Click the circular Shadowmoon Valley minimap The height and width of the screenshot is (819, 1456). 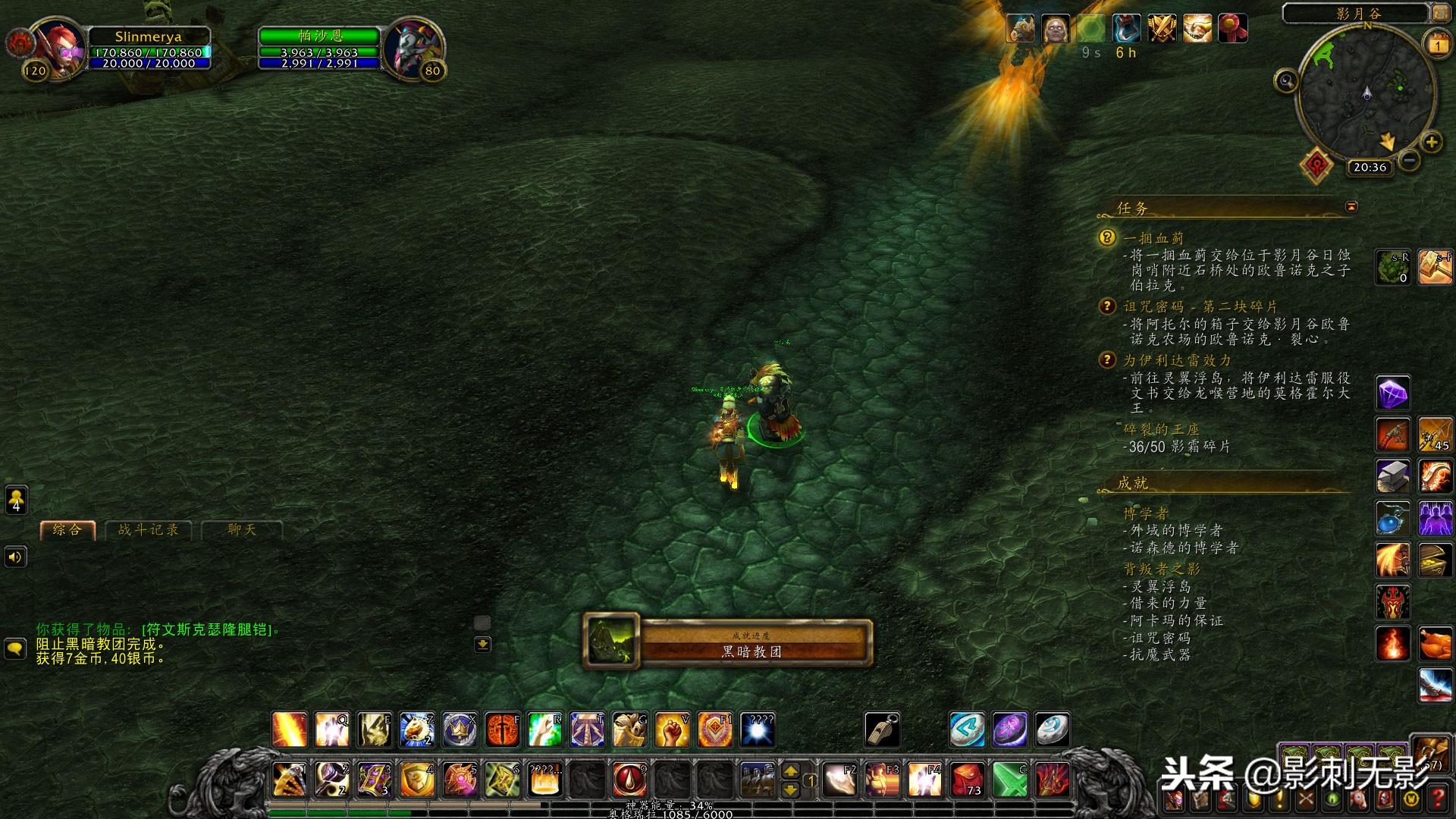(1367, 93)
